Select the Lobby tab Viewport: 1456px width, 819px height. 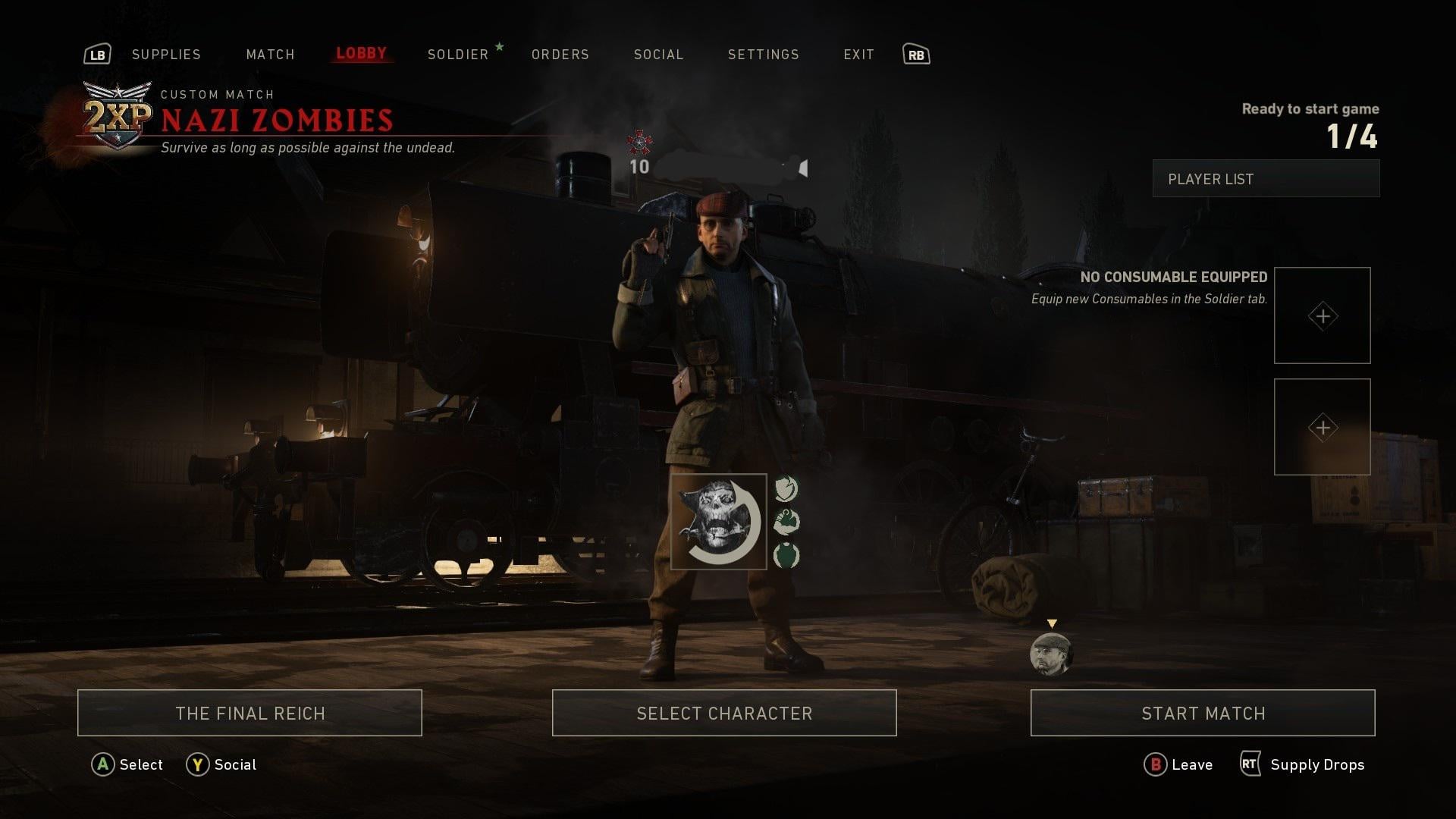pyautogui.click(x=361, y=54)
